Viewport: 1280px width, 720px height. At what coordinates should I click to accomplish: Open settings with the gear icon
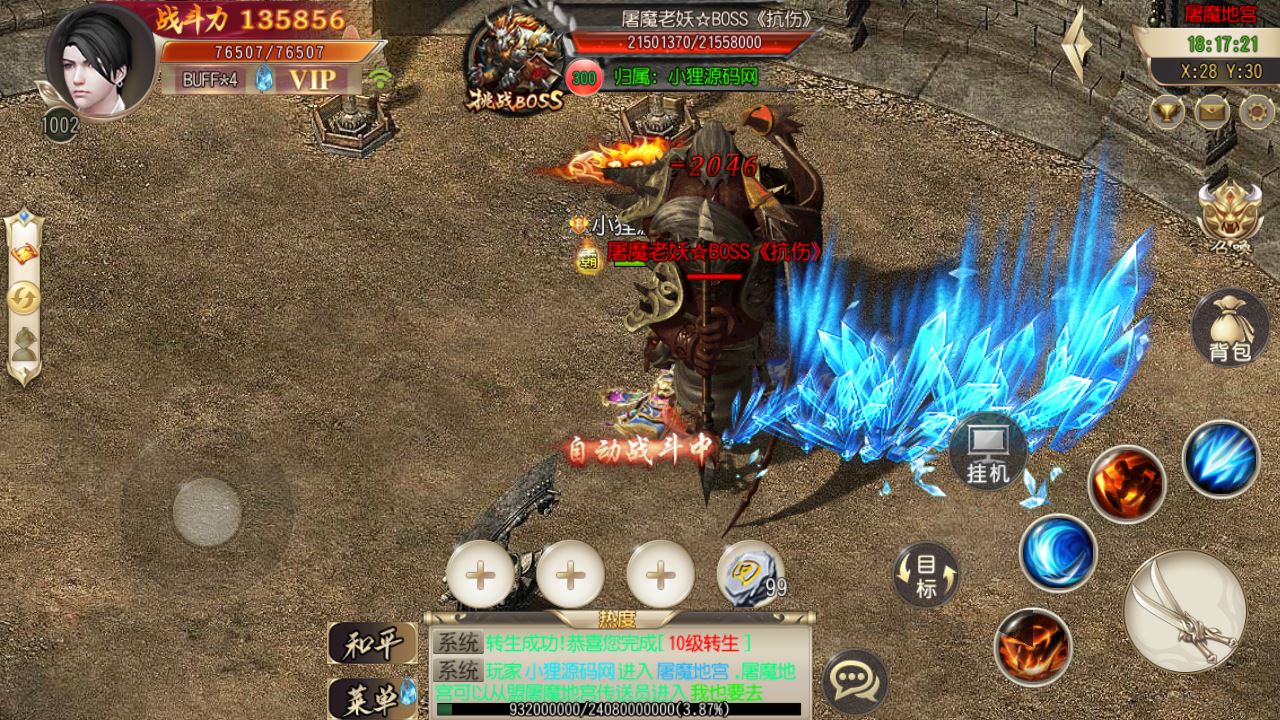1257,110
